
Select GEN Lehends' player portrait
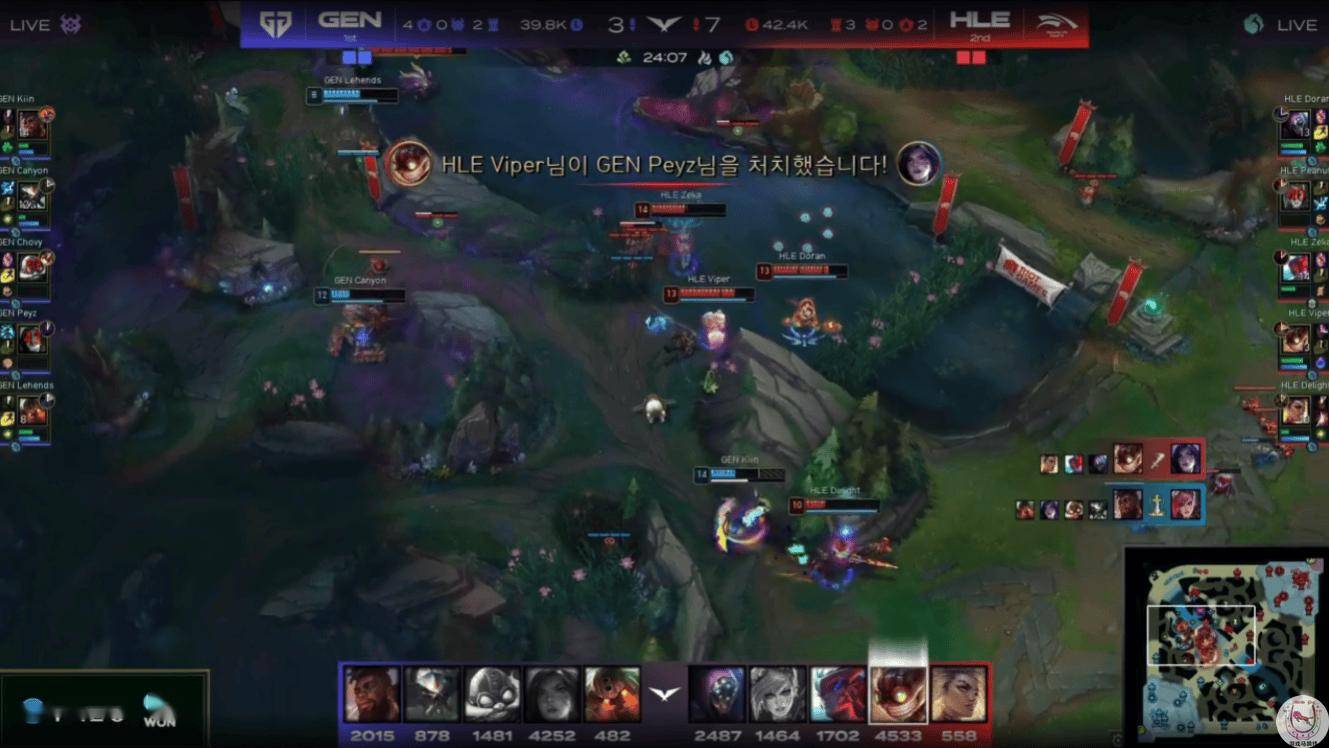tap(32, 410)
